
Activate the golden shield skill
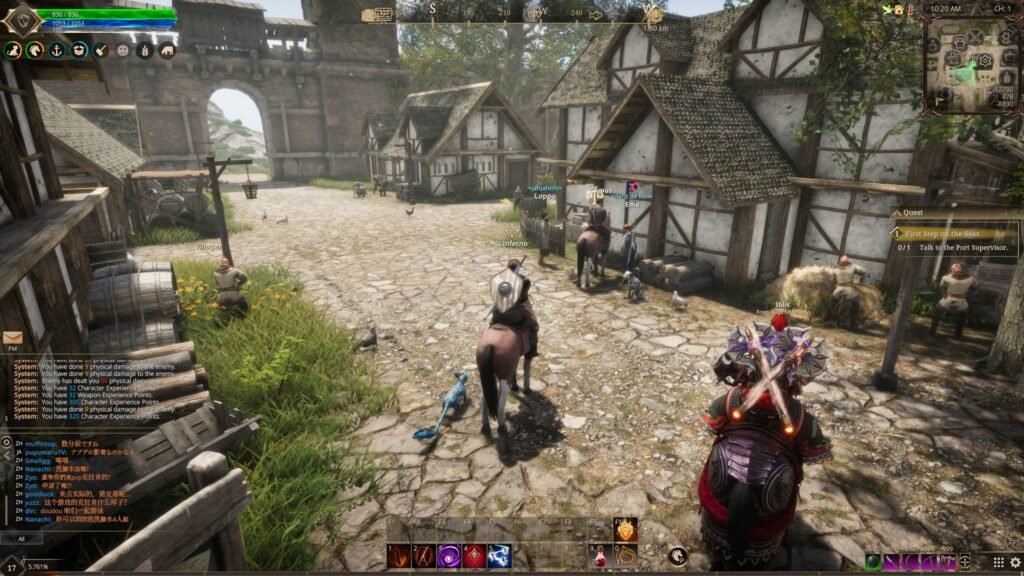[x=625, y=531]
